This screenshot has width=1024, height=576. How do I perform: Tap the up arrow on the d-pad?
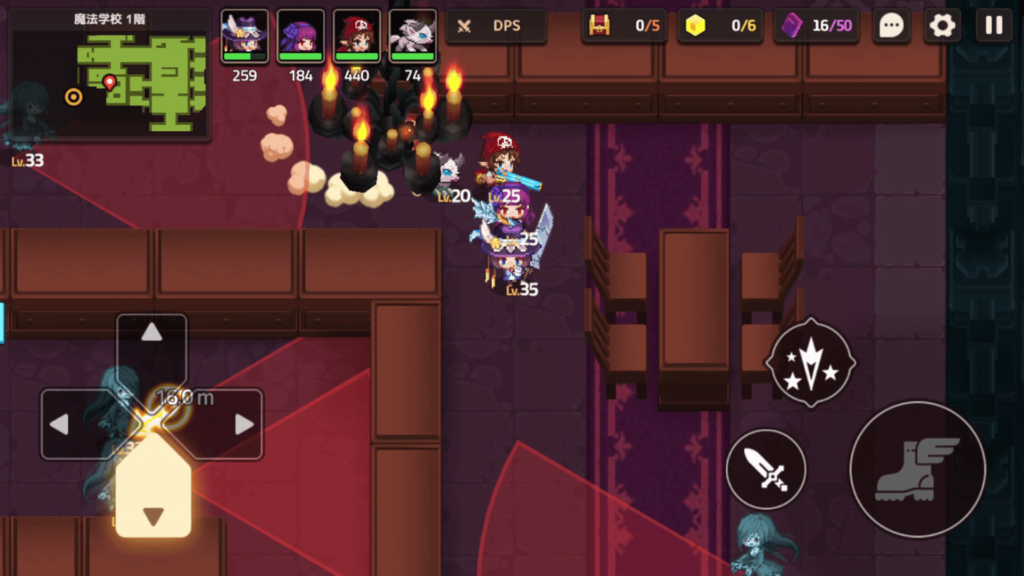(x=152, y=334)
